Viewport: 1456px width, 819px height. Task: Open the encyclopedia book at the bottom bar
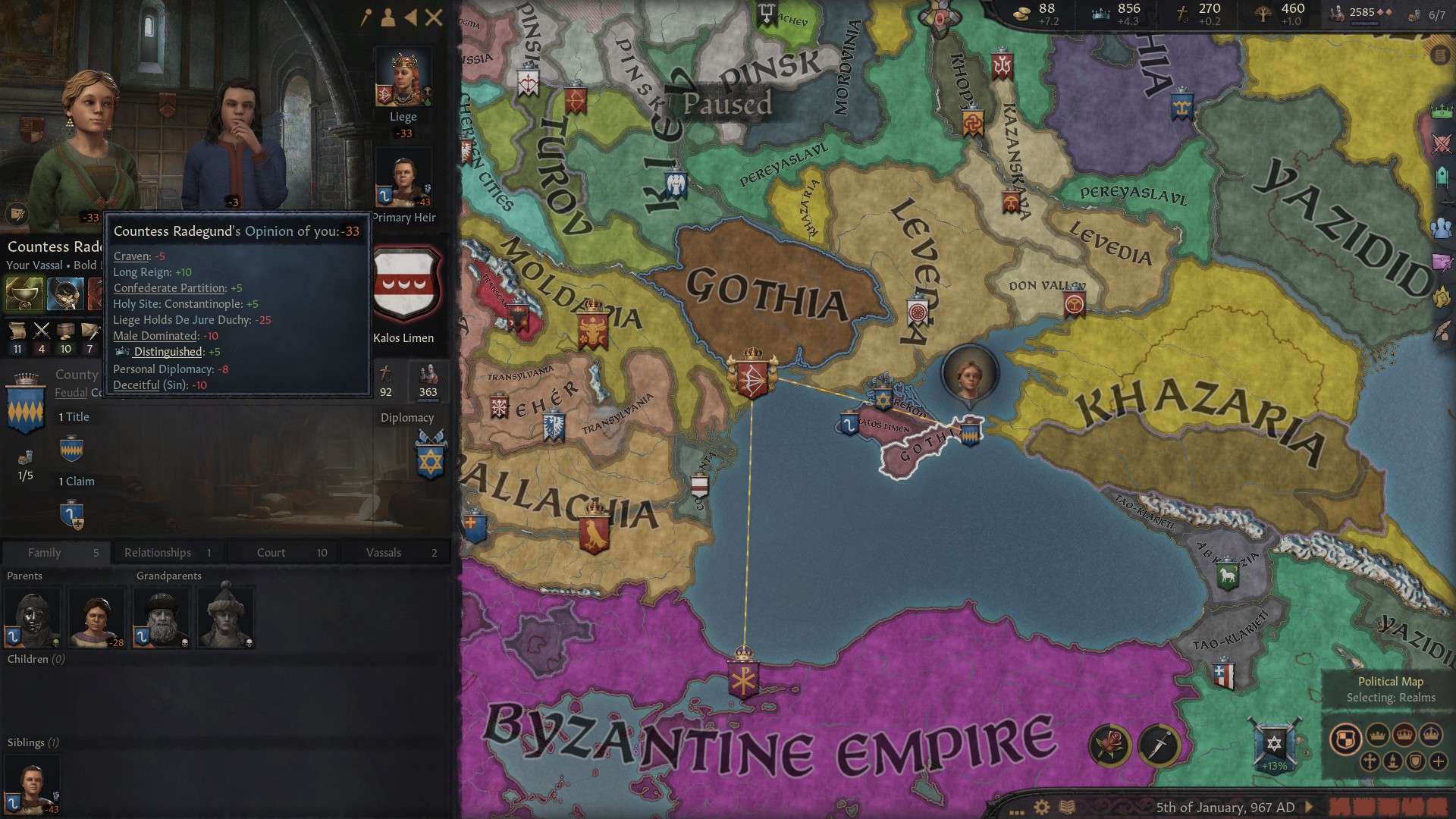coord(1065,808)
